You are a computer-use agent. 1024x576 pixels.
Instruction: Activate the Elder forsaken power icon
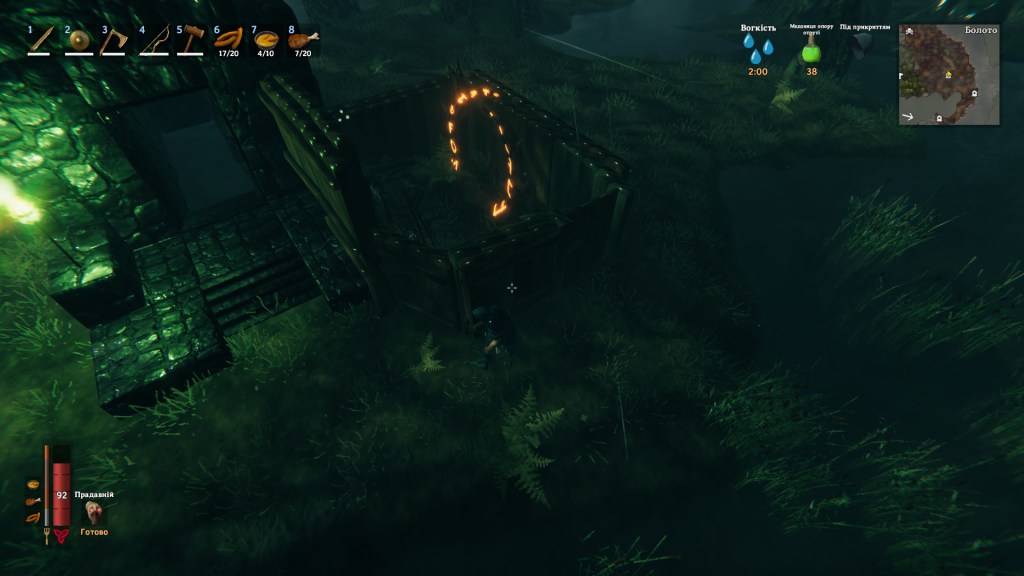pyautogui.click(x=95, y=513)
